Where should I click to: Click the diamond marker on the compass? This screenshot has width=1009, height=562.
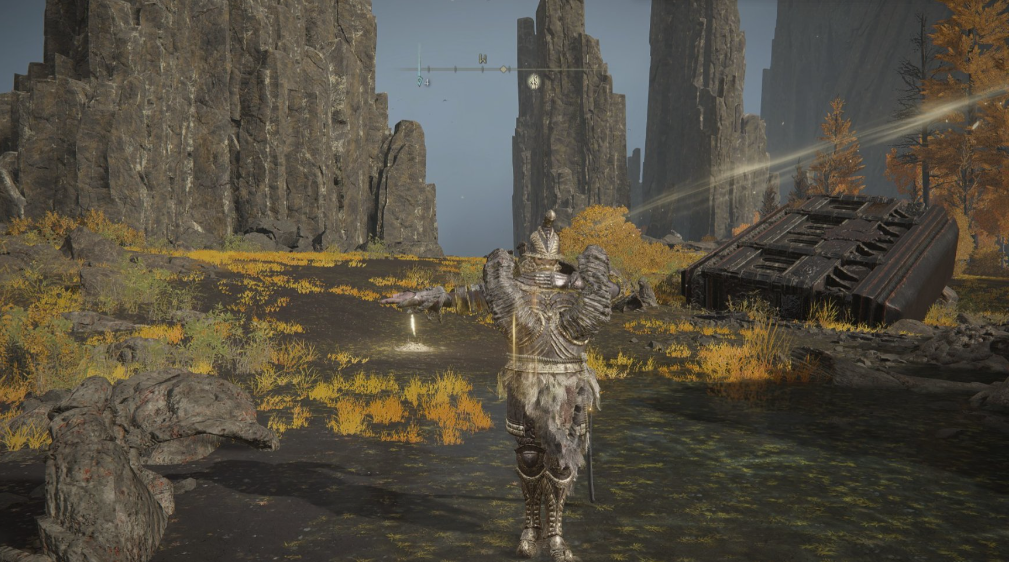click(505, 69)
